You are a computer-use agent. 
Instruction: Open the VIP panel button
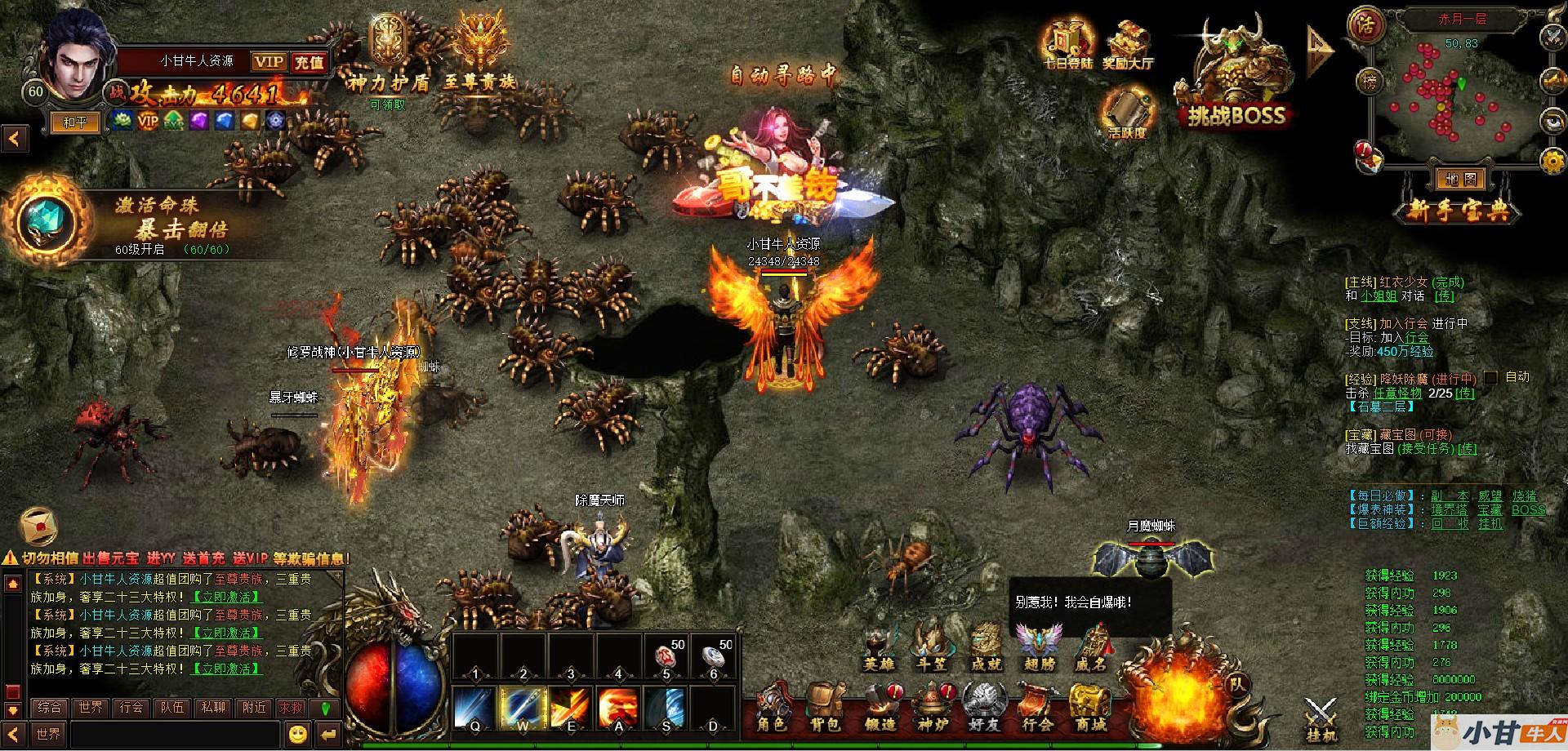[268, 62]
